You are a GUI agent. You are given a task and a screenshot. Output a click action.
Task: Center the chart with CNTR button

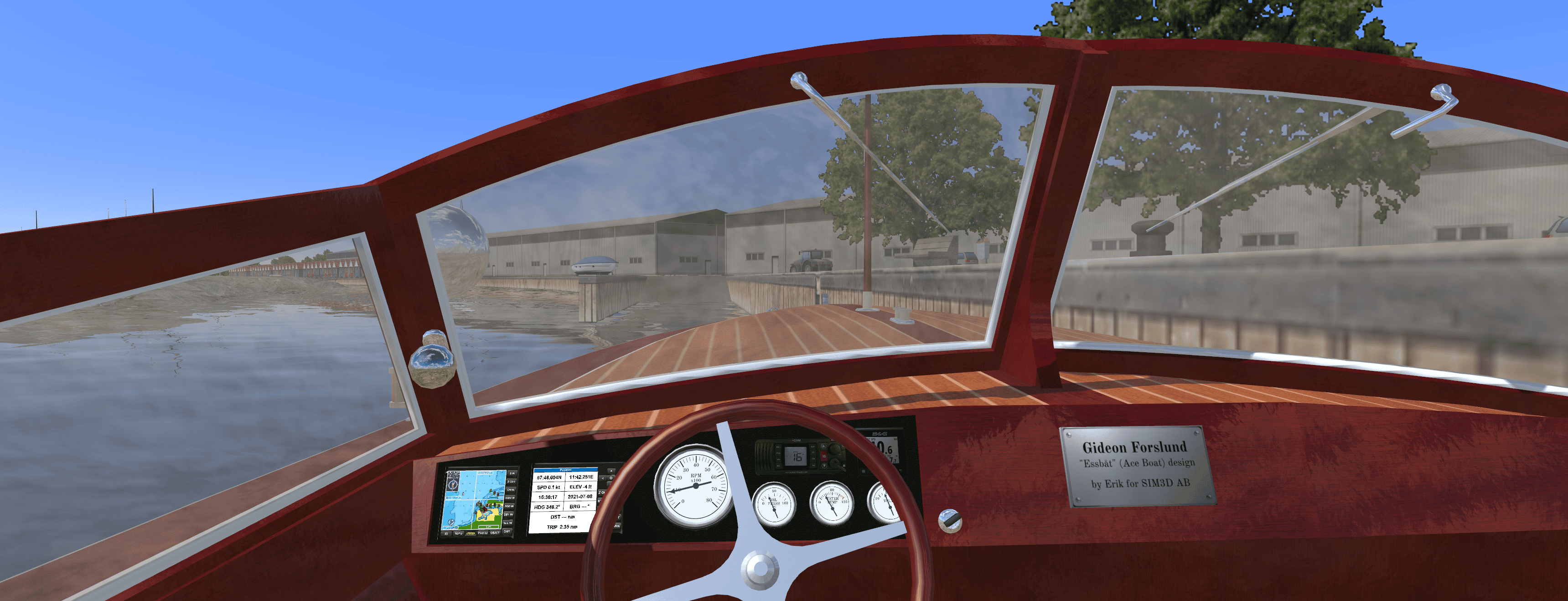pos(511,490)
